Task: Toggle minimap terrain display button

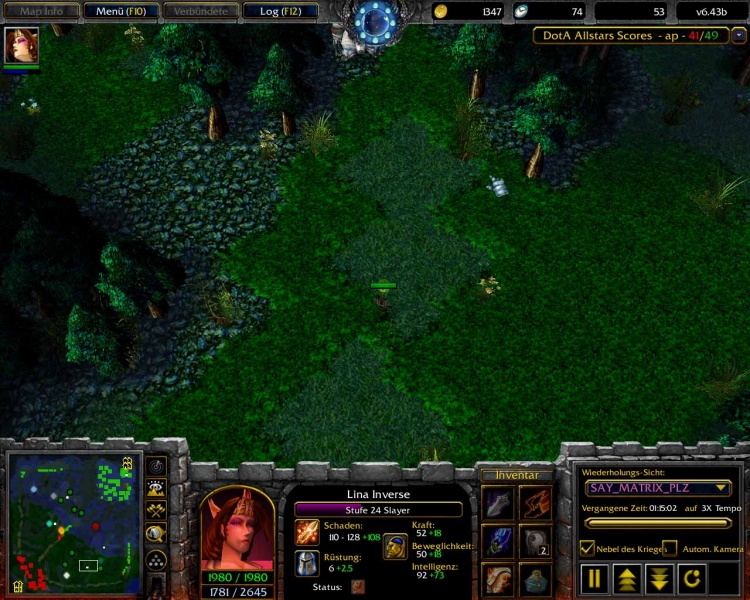Action: click(156, 489)
